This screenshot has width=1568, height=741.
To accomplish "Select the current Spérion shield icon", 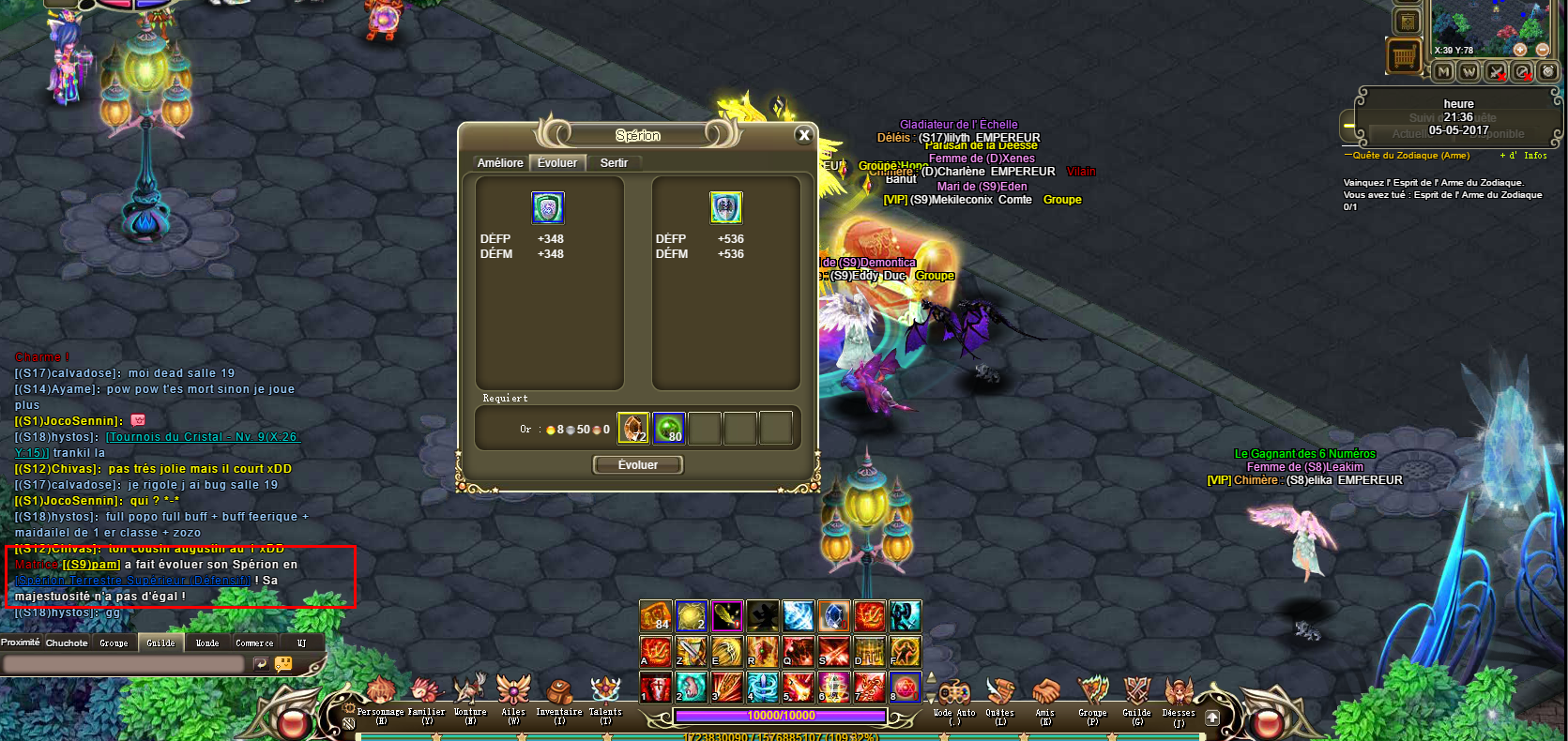I will point(548,208).
